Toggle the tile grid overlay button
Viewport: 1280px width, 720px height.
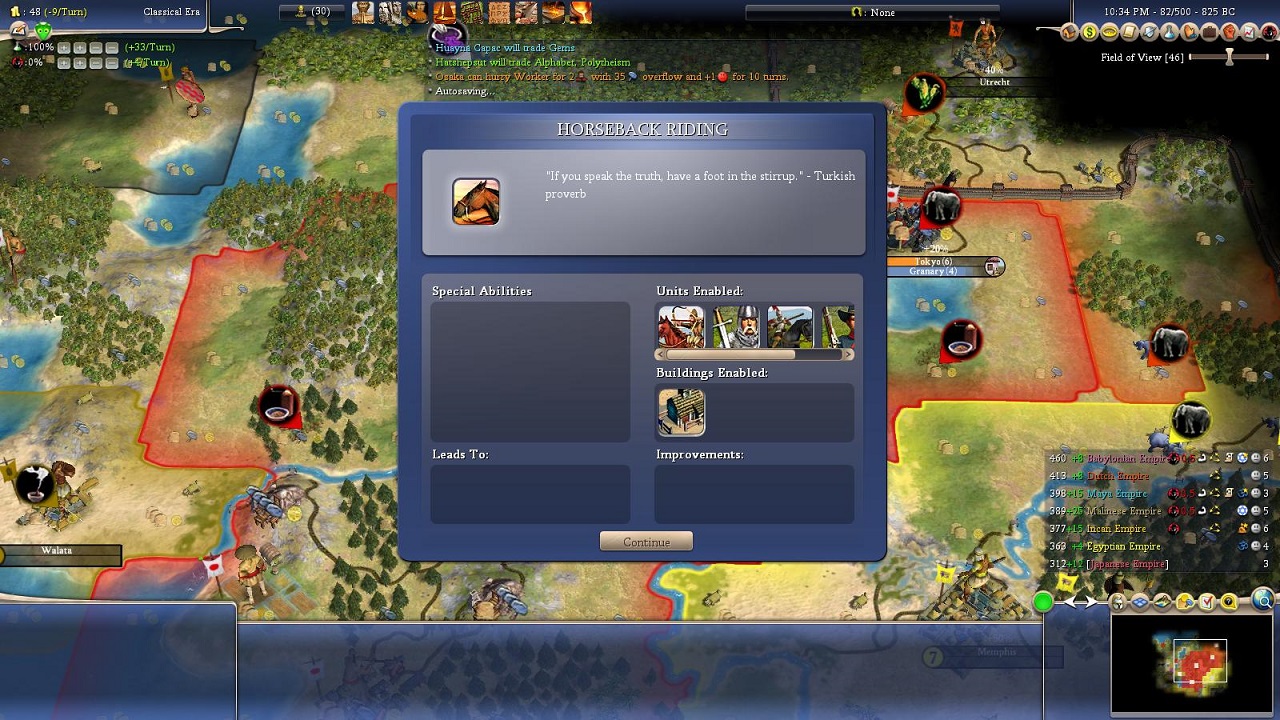pos(1140,602)
